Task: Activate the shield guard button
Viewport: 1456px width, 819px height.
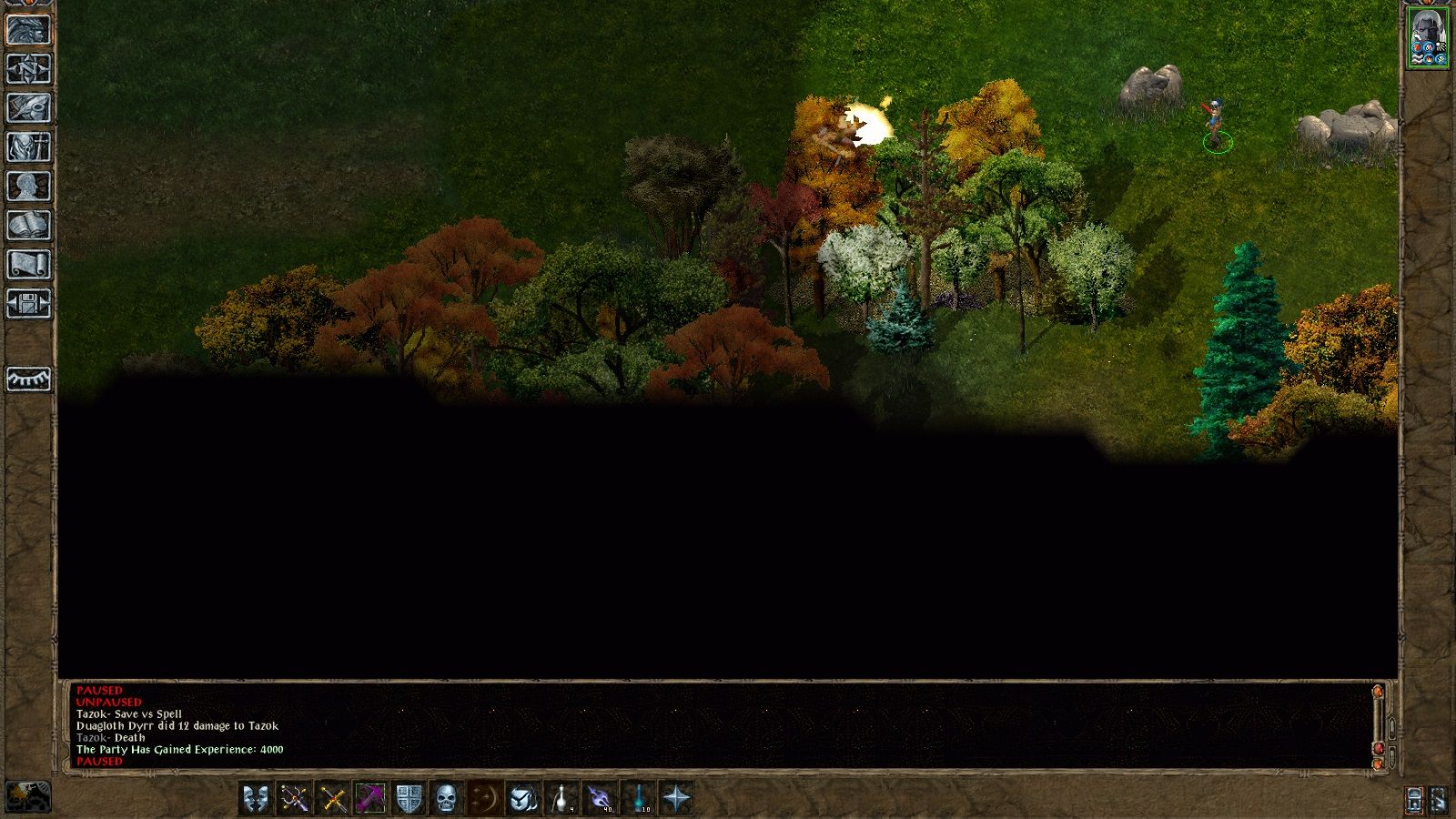Action: tap(409, 799)
